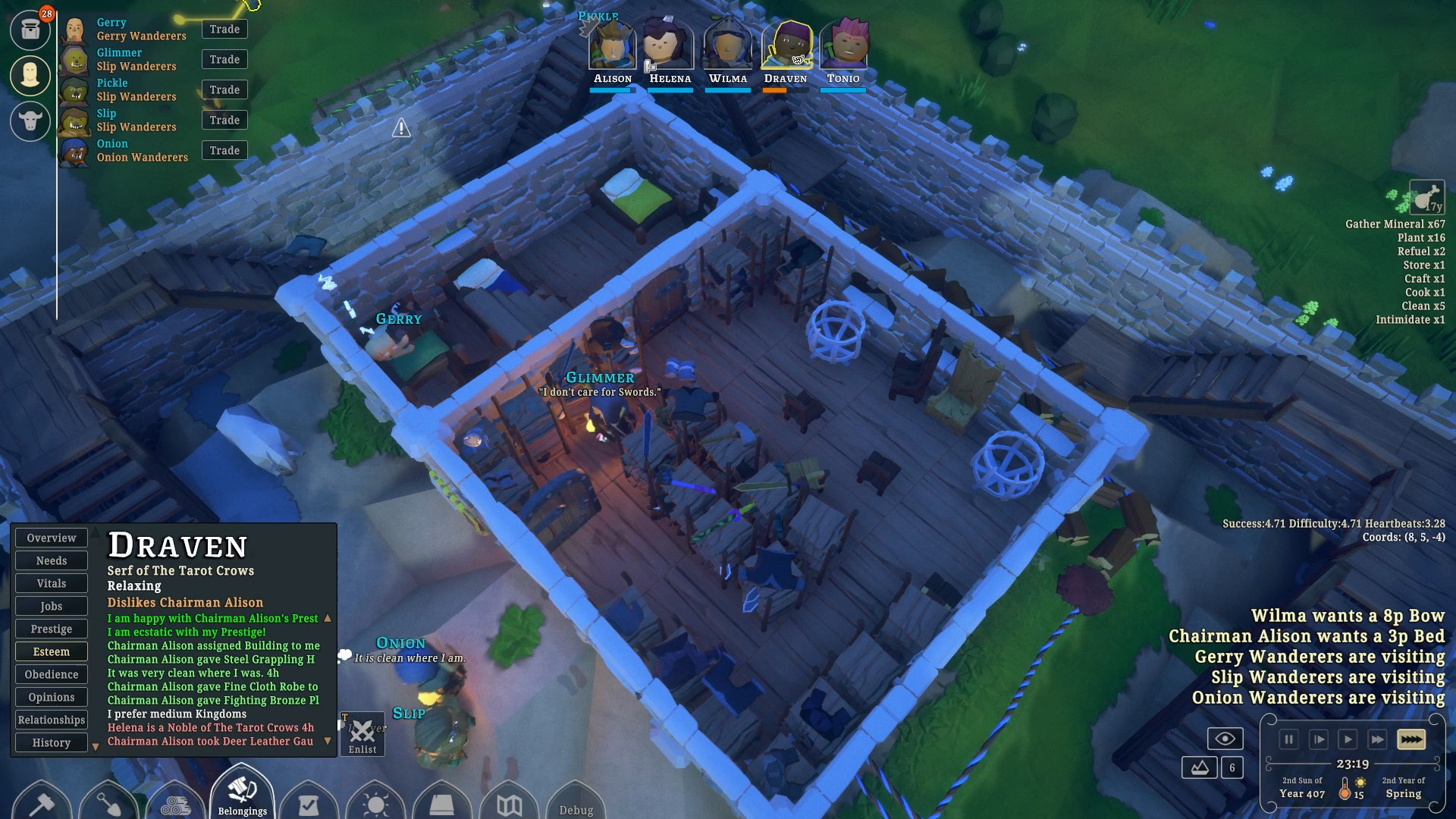This screenshot has width=1456, height=819.
Task: Open the hammer build menu
Action: [x=42, y=802]
